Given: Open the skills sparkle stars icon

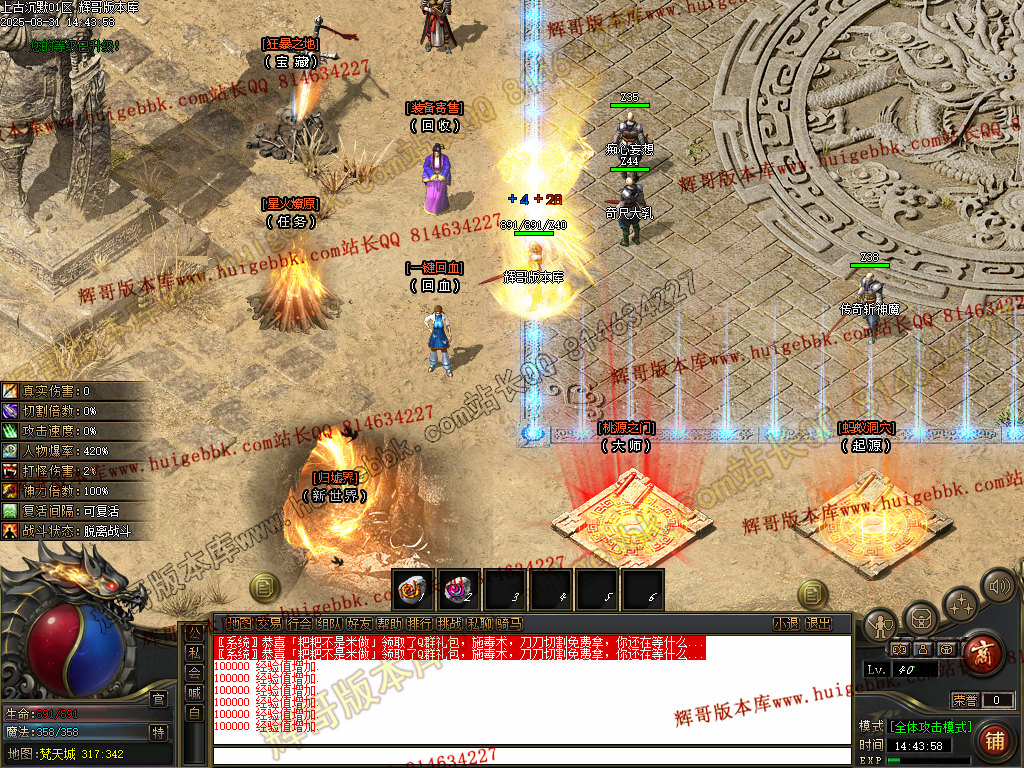Looking at the screenshot, I should click(x=961, y=604).
